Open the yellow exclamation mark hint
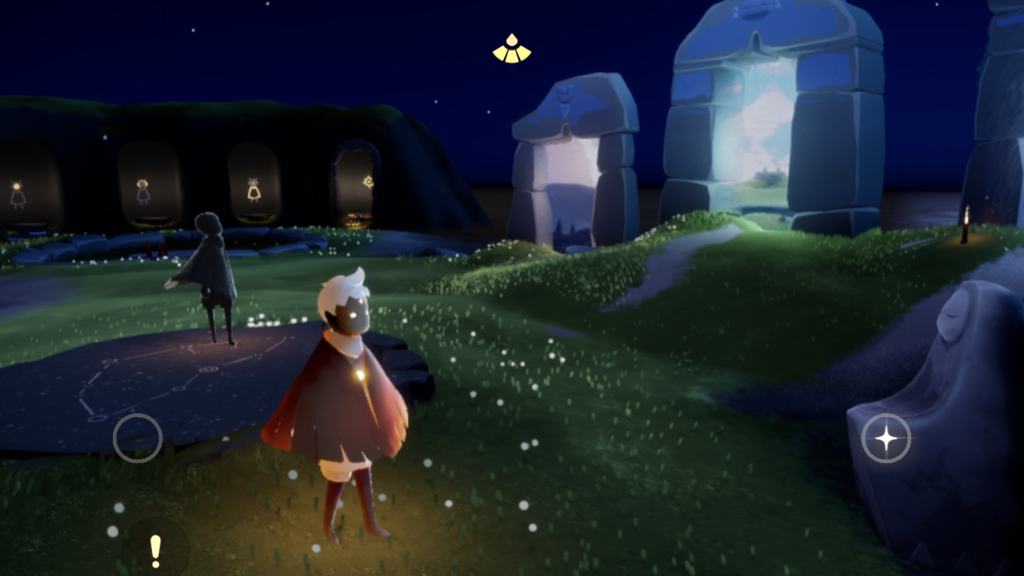The image size is (1024, 576). coord(155,549)
